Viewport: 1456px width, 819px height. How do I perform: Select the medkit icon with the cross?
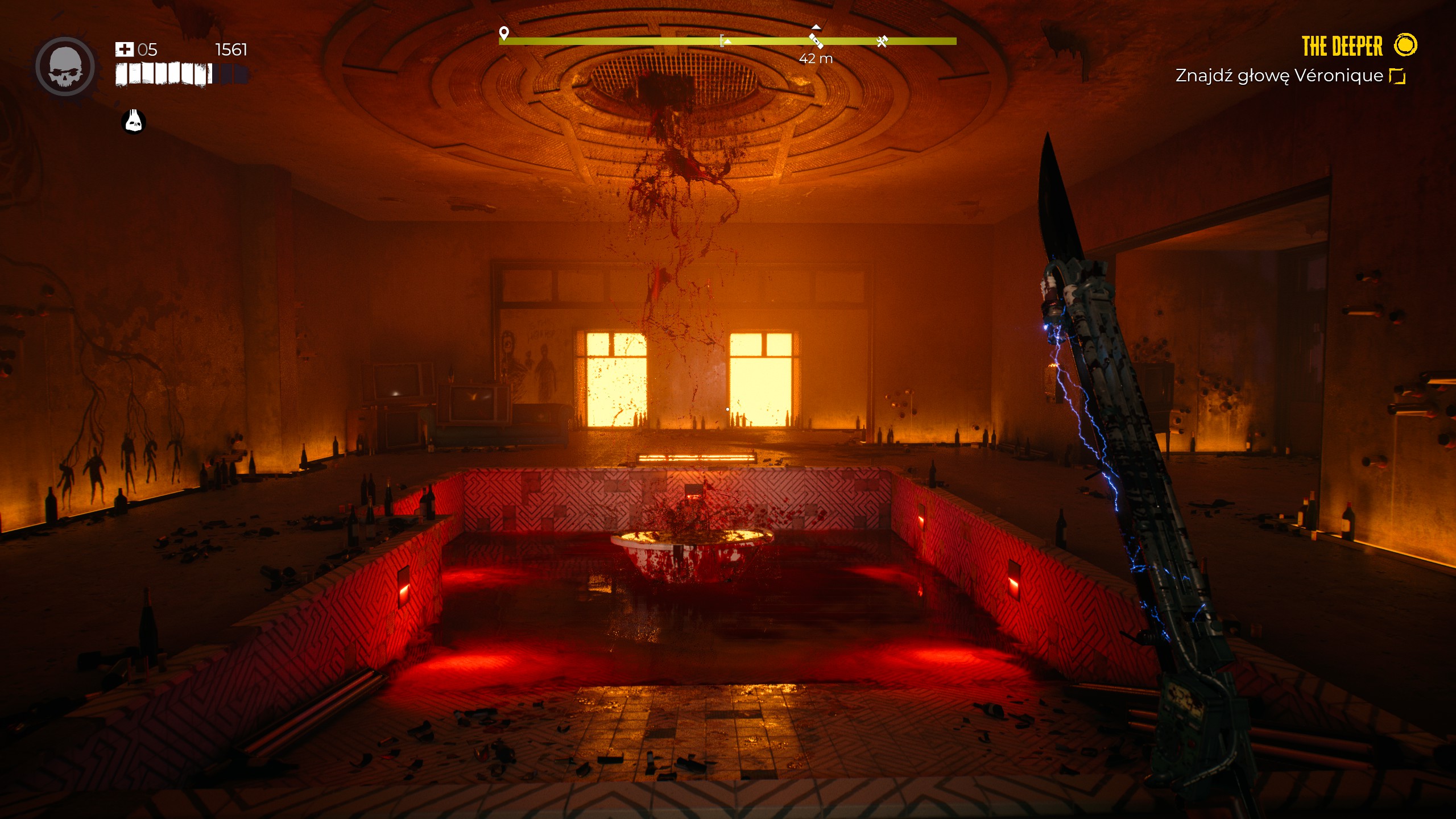click(124, 49)
